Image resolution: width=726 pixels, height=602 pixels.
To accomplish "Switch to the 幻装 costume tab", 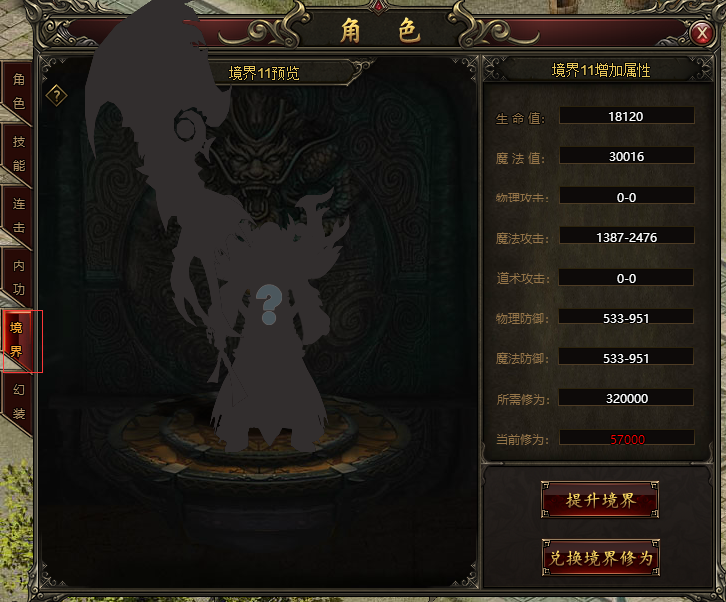I will [x=18, y=402].
